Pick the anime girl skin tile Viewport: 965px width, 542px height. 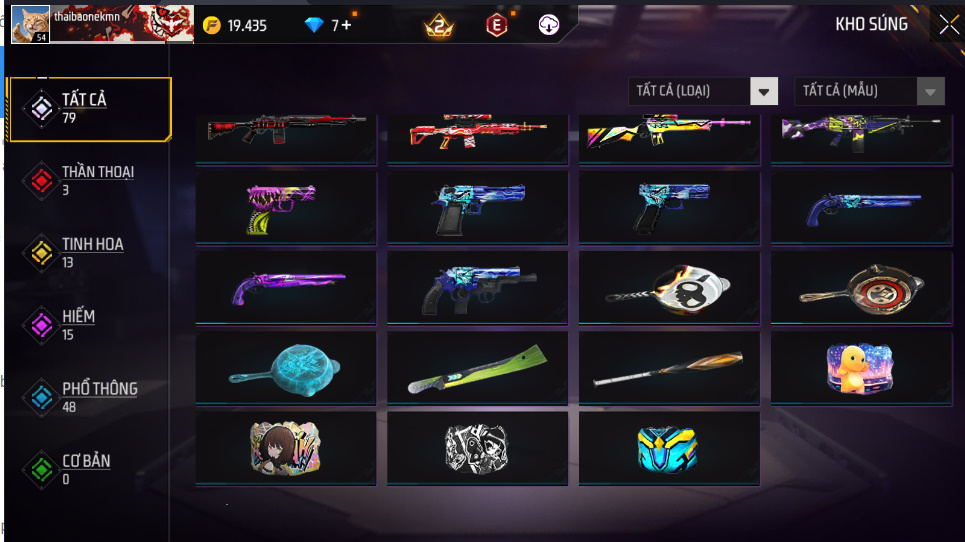(285, 447)
